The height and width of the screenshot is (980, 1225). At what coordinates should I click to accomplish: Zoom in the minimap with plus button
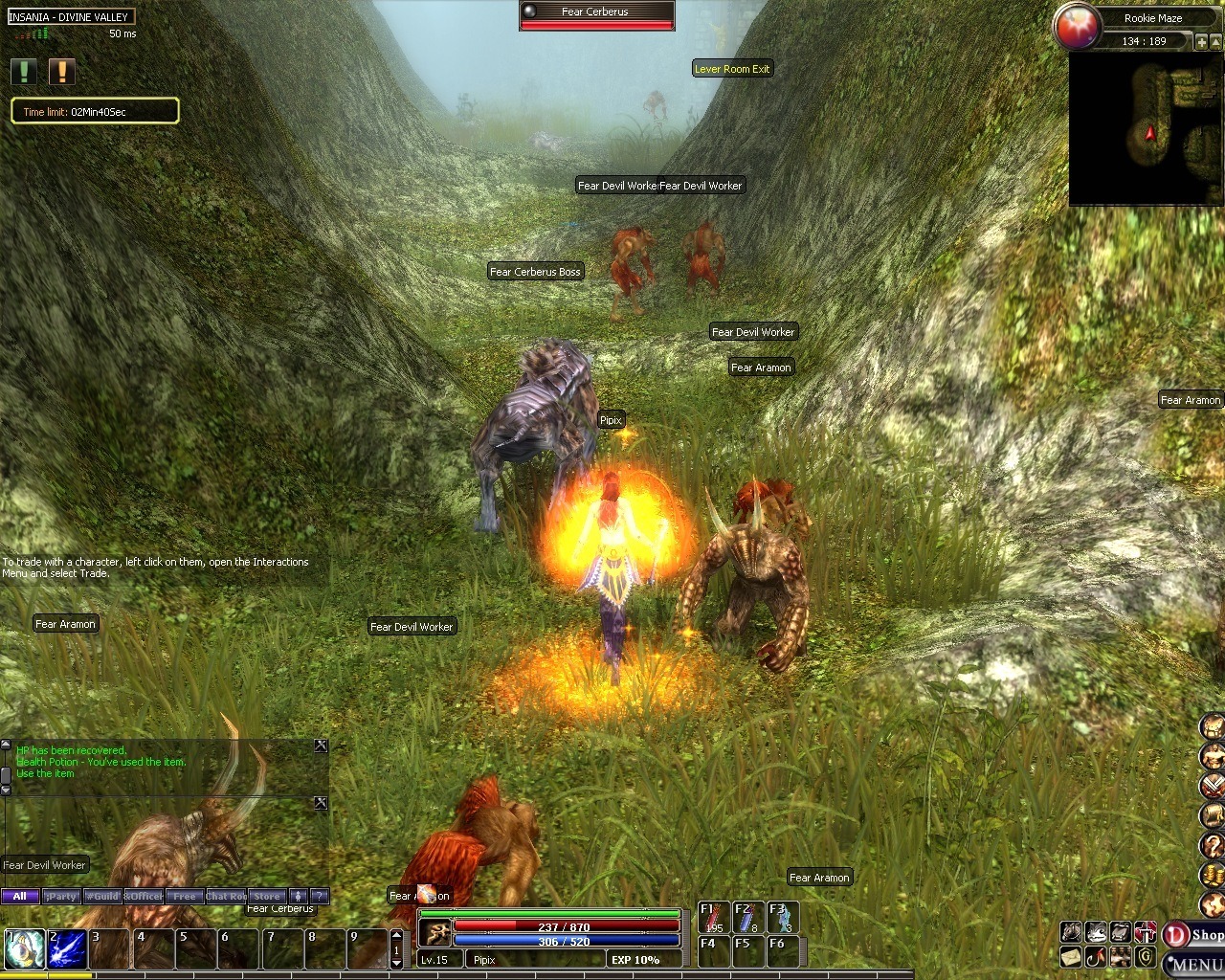(1201, 42)
